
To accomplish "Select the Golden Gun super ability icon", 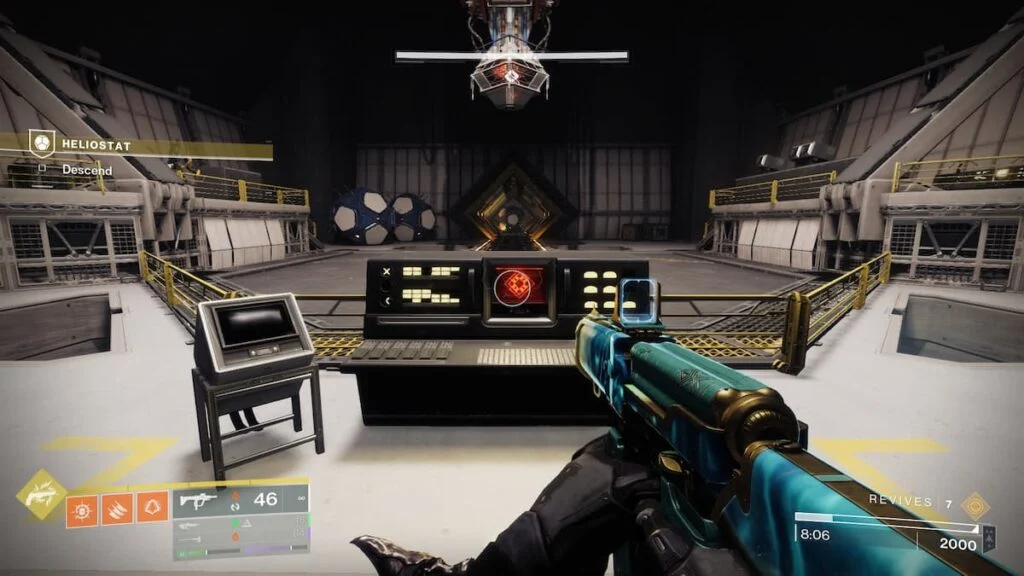I will (41, 494).
